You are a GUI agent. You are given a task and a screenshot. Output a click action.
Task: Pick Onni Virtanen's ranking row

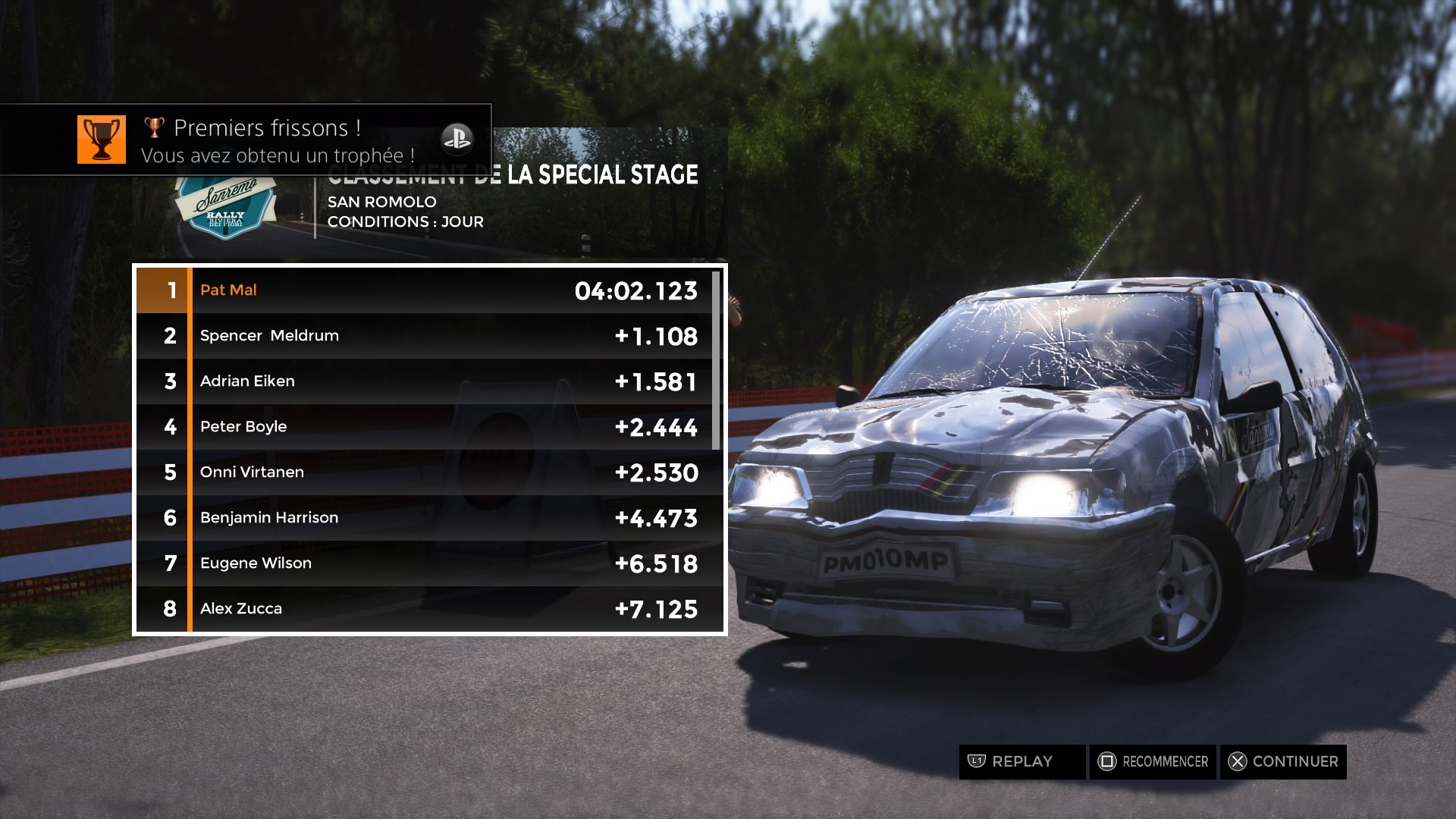428,472
